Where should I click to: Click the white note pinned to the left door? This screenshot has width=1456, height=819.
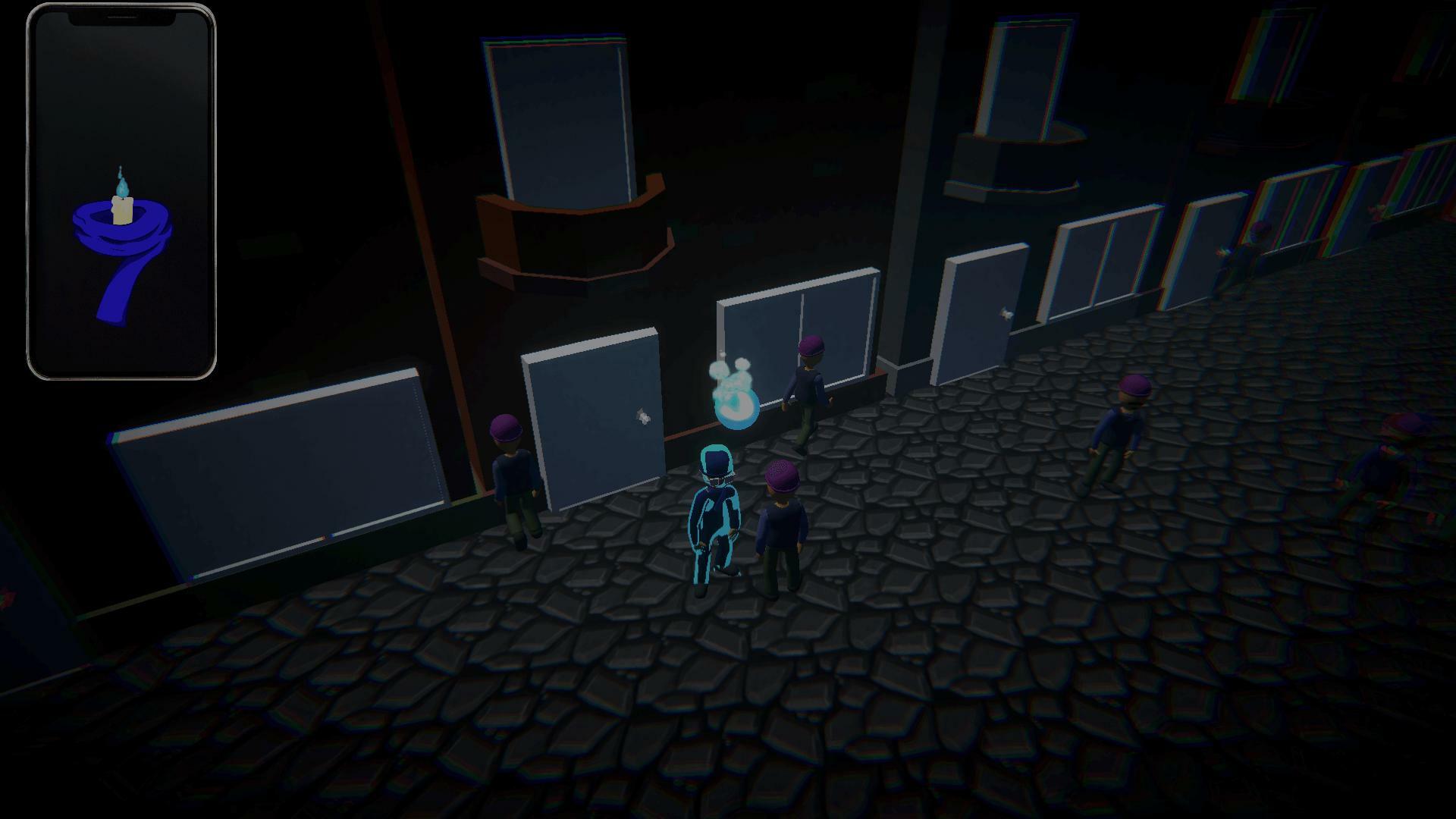[641, 417]
